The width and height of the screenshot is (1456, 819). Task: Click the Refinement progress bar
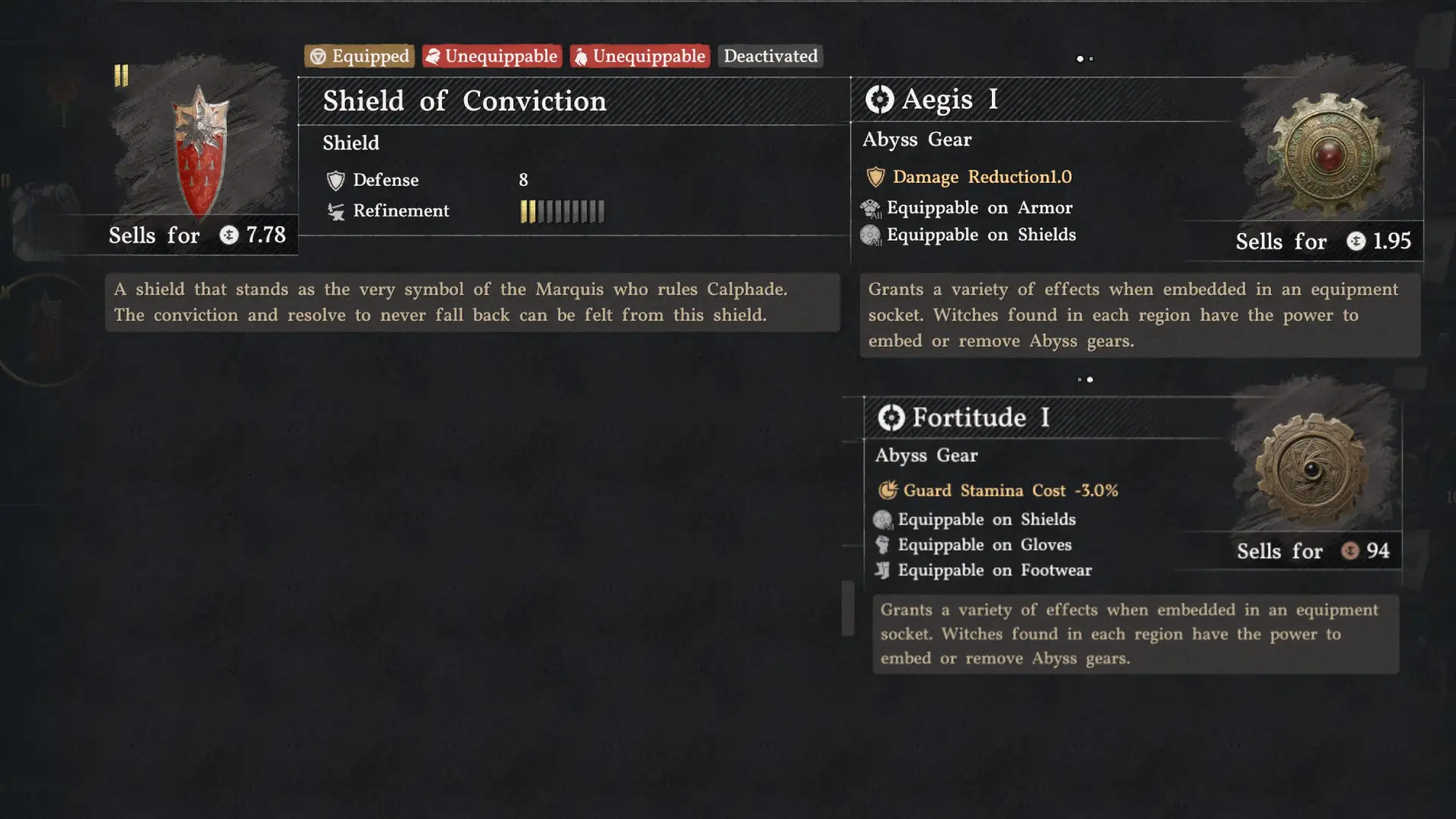click(x=562, y=212)
